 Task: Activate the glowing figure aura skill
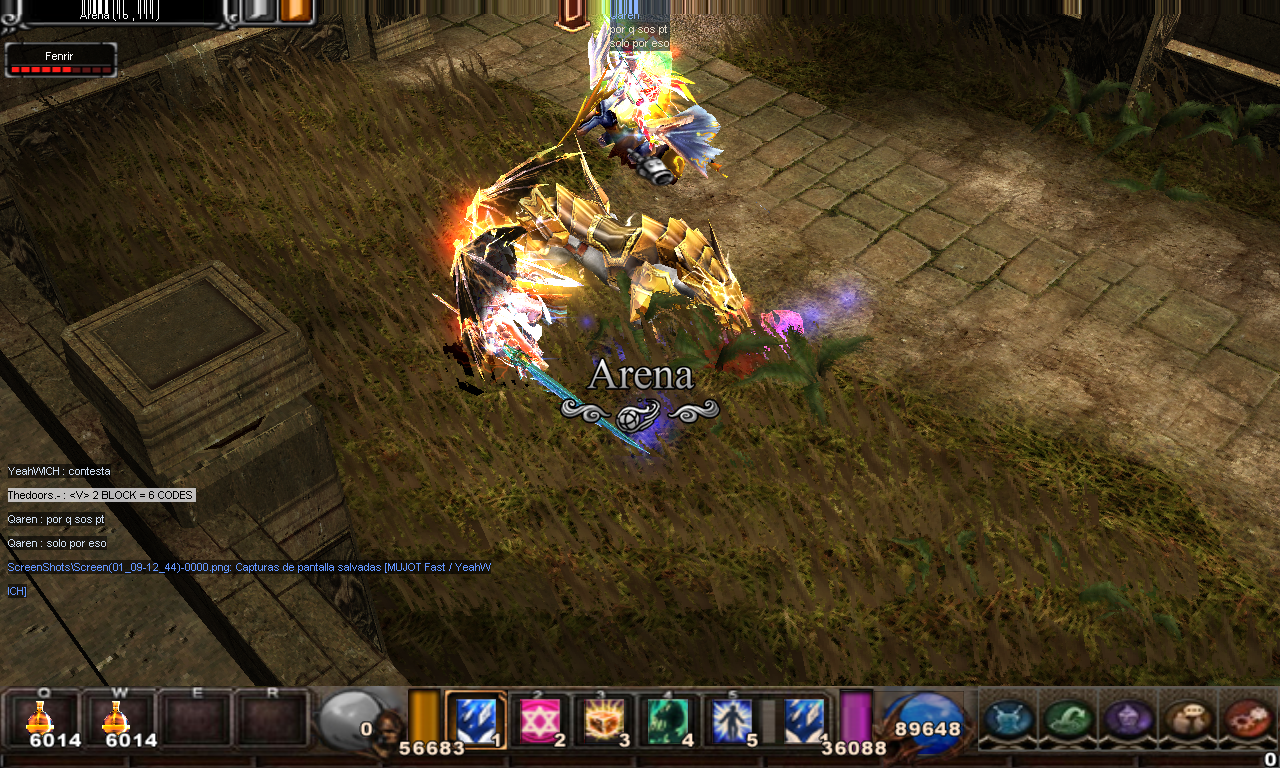click(731, 721)
